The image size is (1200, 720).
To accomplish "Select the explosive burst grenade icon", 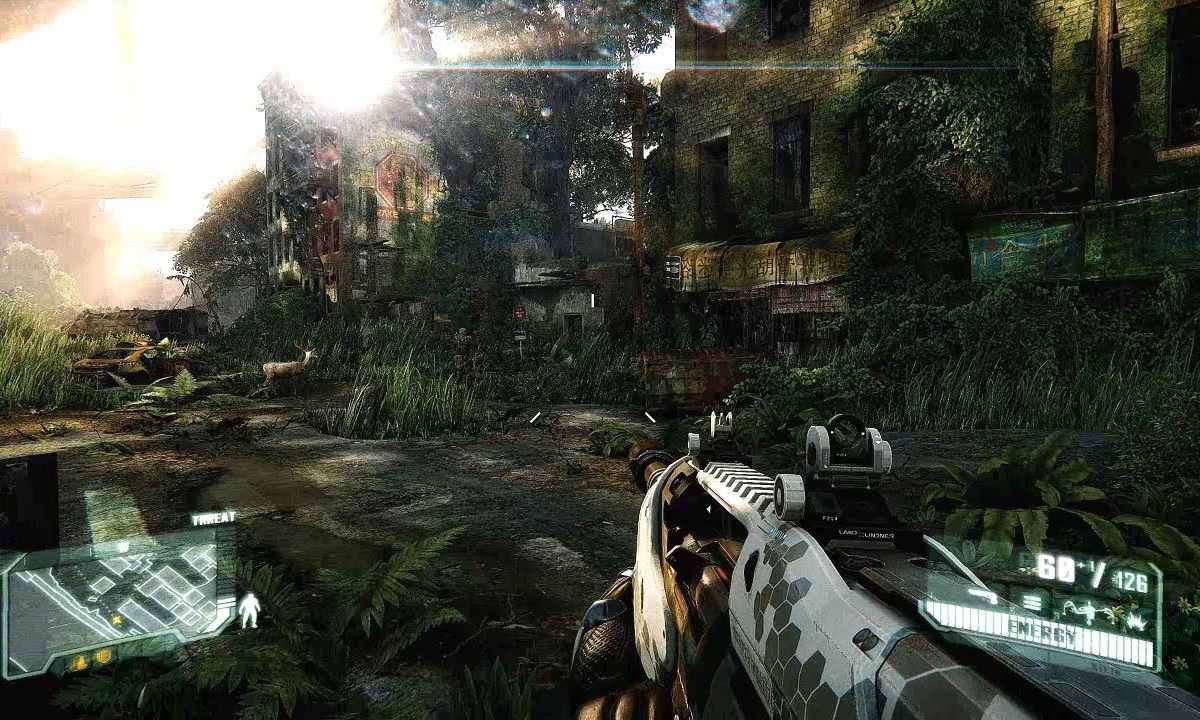I will point(1135,622).
